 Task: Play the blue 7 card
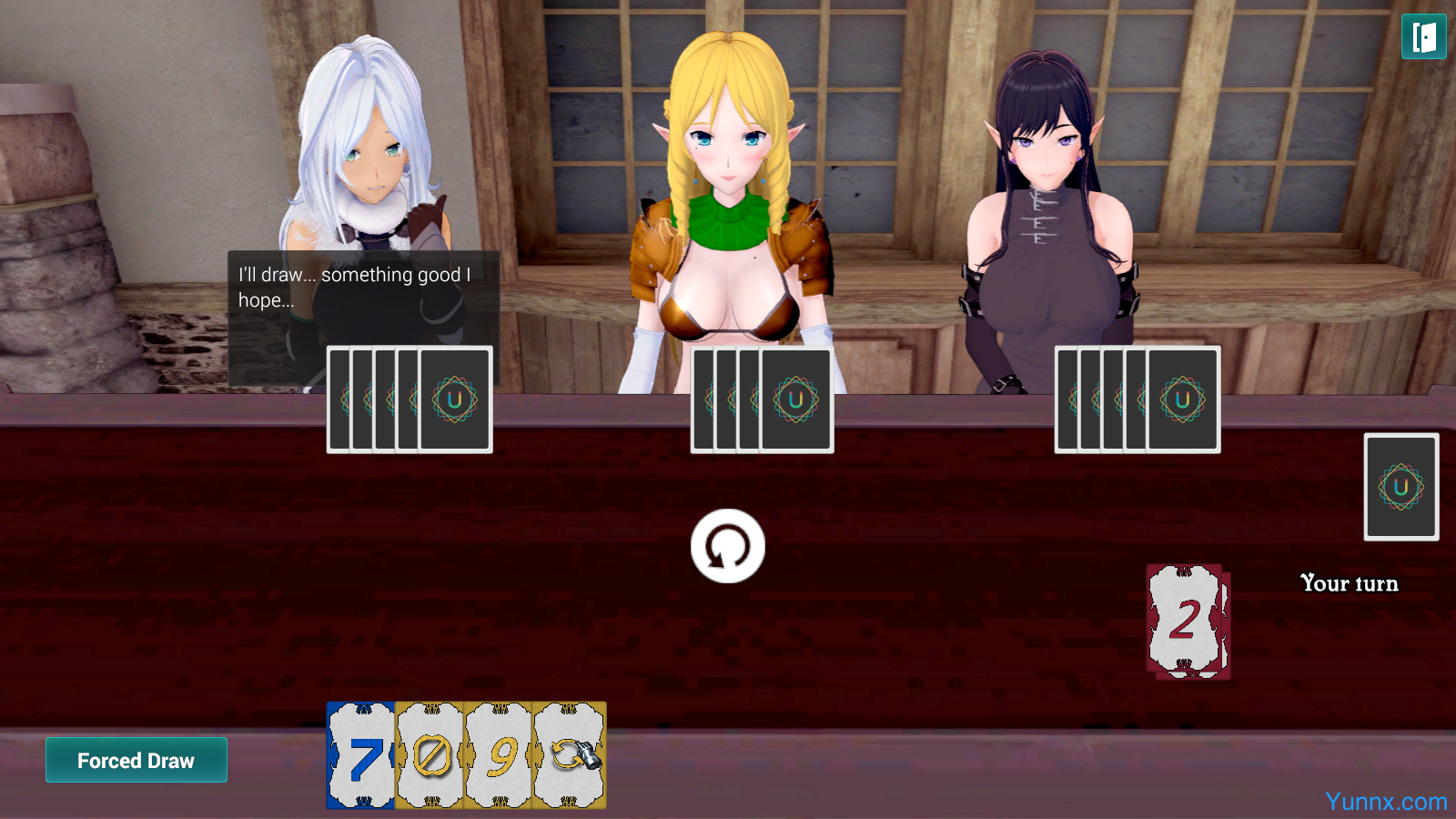360,755
